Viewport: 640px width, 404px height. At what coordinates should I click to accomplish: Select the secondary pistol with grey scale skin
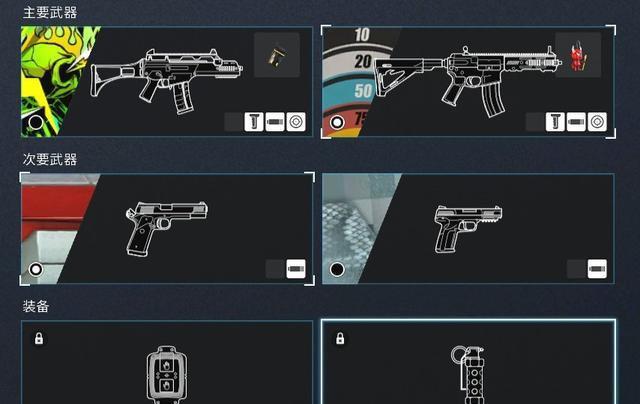click(x=466, y=226)
